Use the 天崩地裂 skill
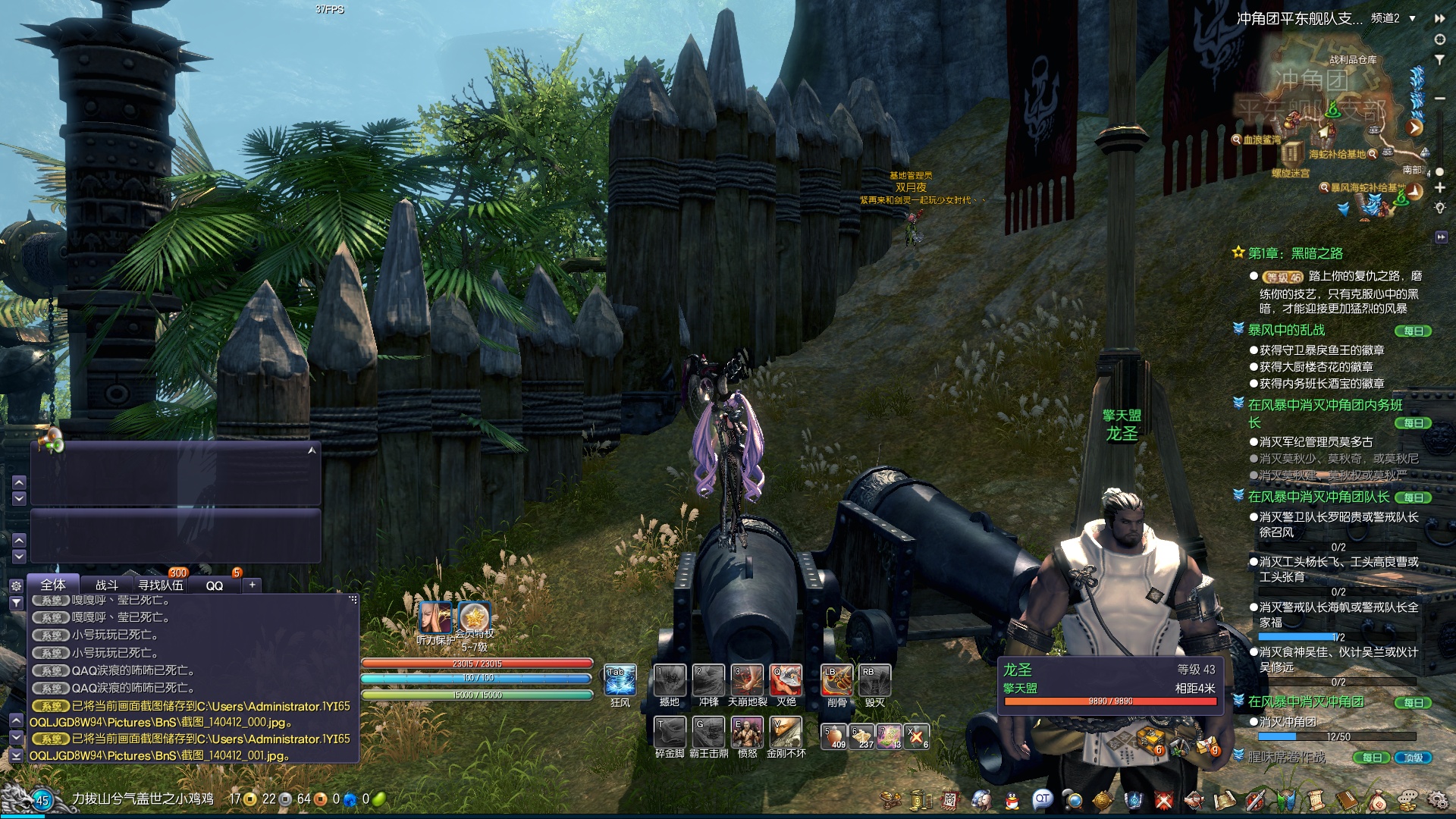This screenshot has height=819, width=1456. pyautogui.click(x=747, y=680)
